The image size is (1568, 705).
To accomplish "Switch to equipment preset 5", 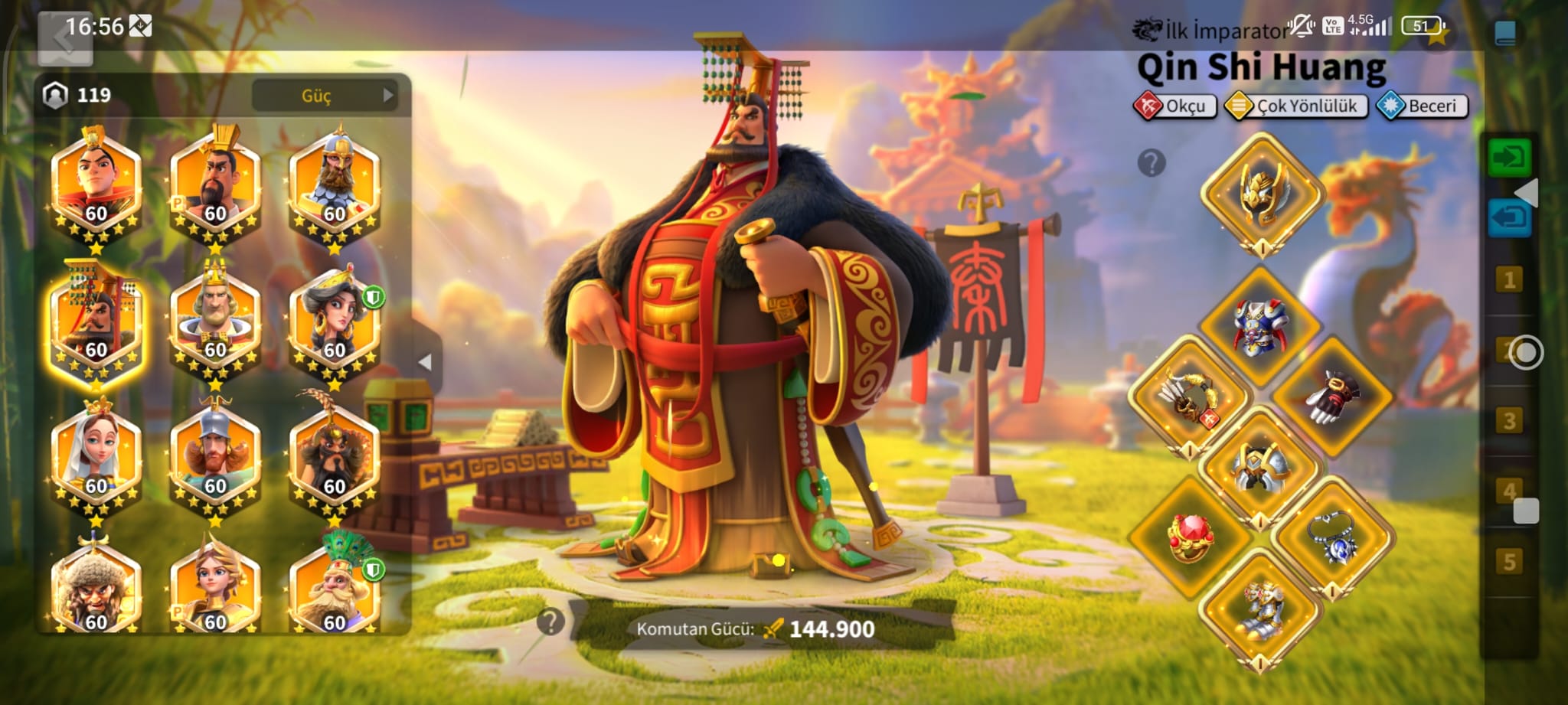I will (x=1509, y=562).
